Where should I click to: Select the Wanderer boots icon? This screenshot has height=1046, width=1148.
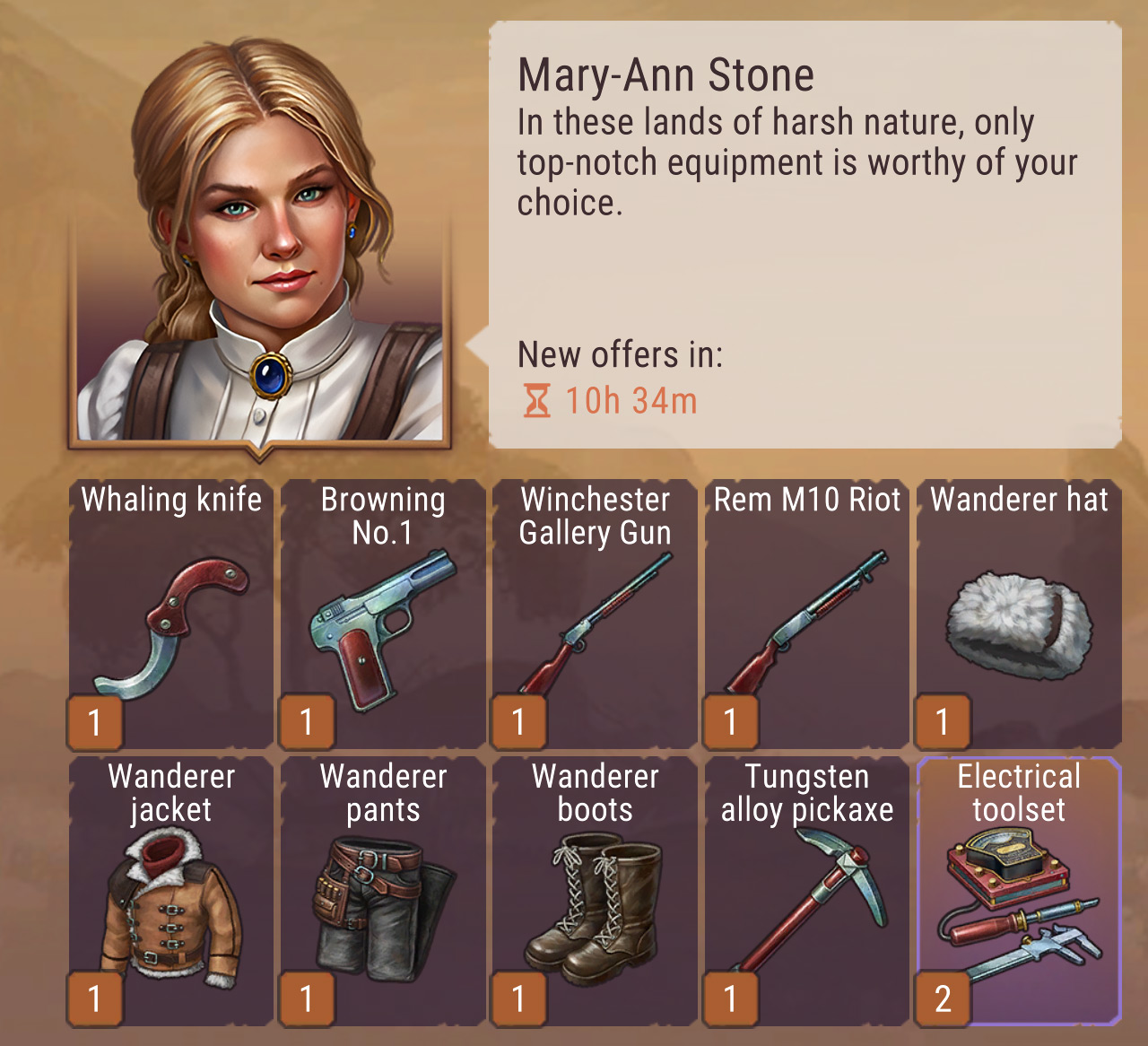[x=595, y=906]
